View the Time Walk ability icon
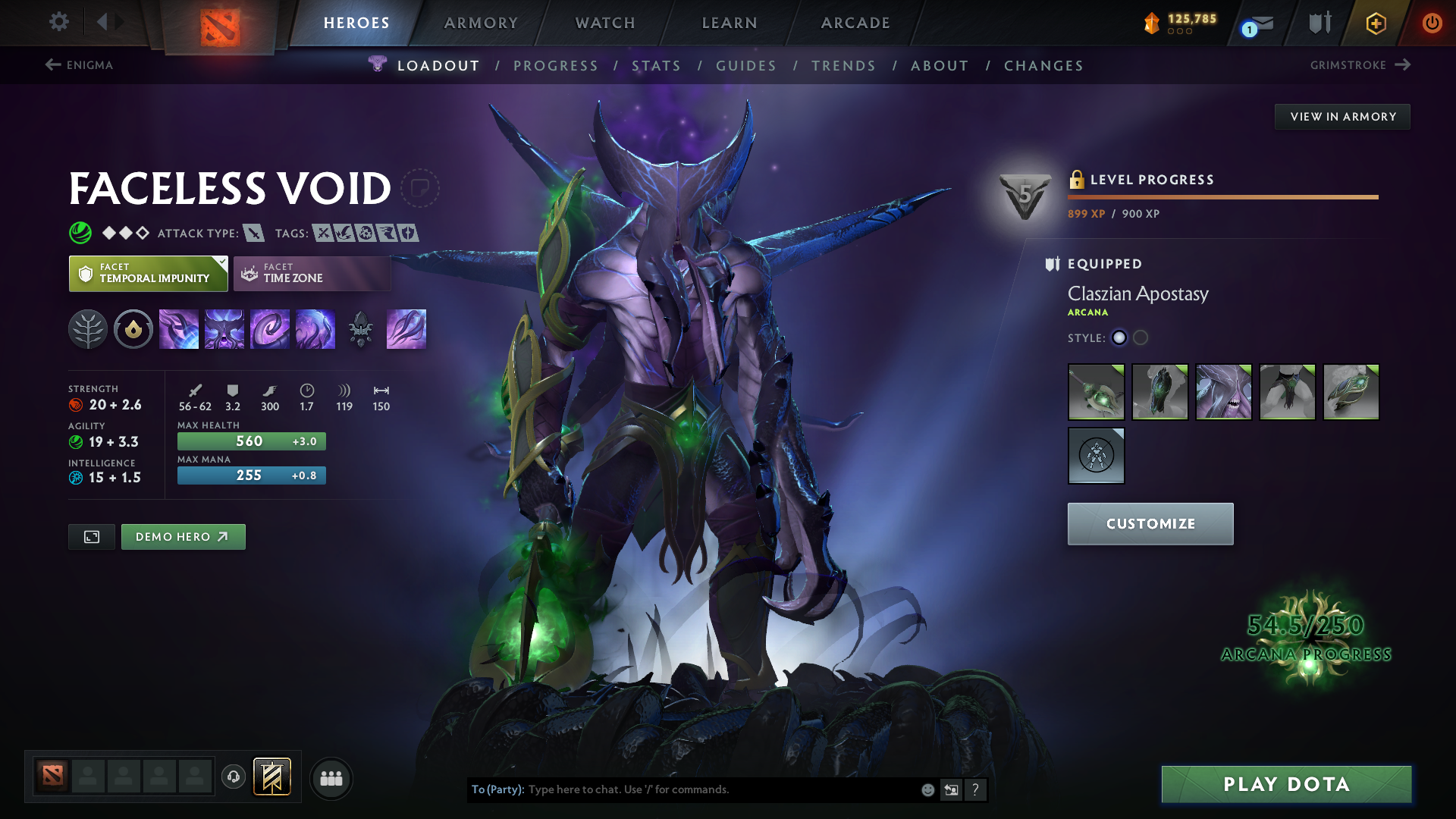 pyautogui.click(x=179, y=329)
